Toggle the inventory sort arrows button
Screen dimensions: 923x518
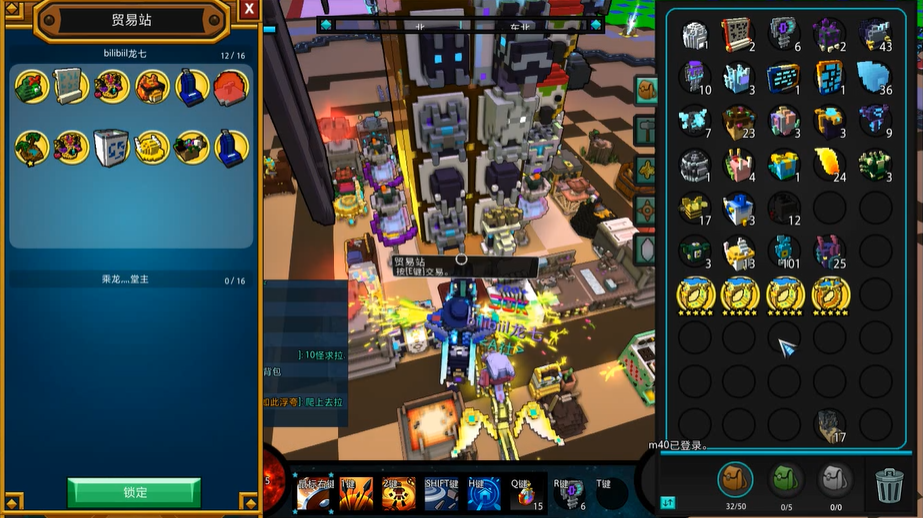(x=668, y=502)
